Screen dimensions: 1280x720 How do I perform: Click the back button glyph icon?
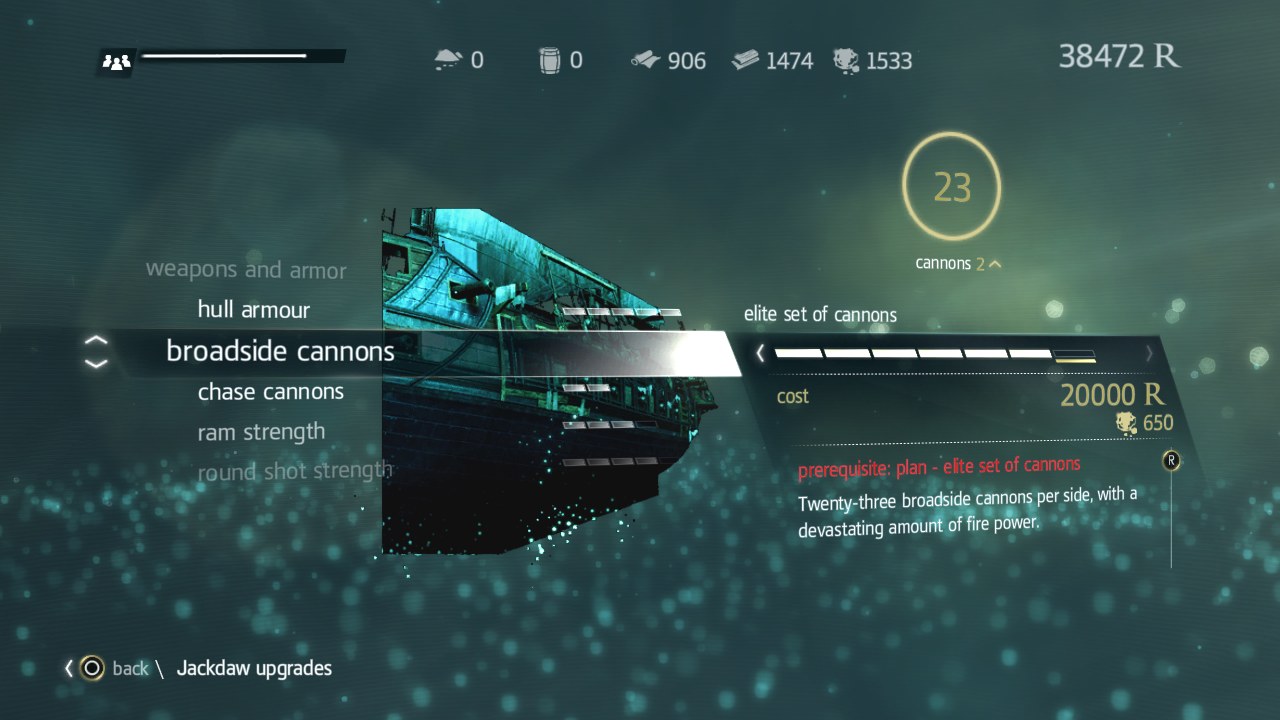tap(90, 668)
